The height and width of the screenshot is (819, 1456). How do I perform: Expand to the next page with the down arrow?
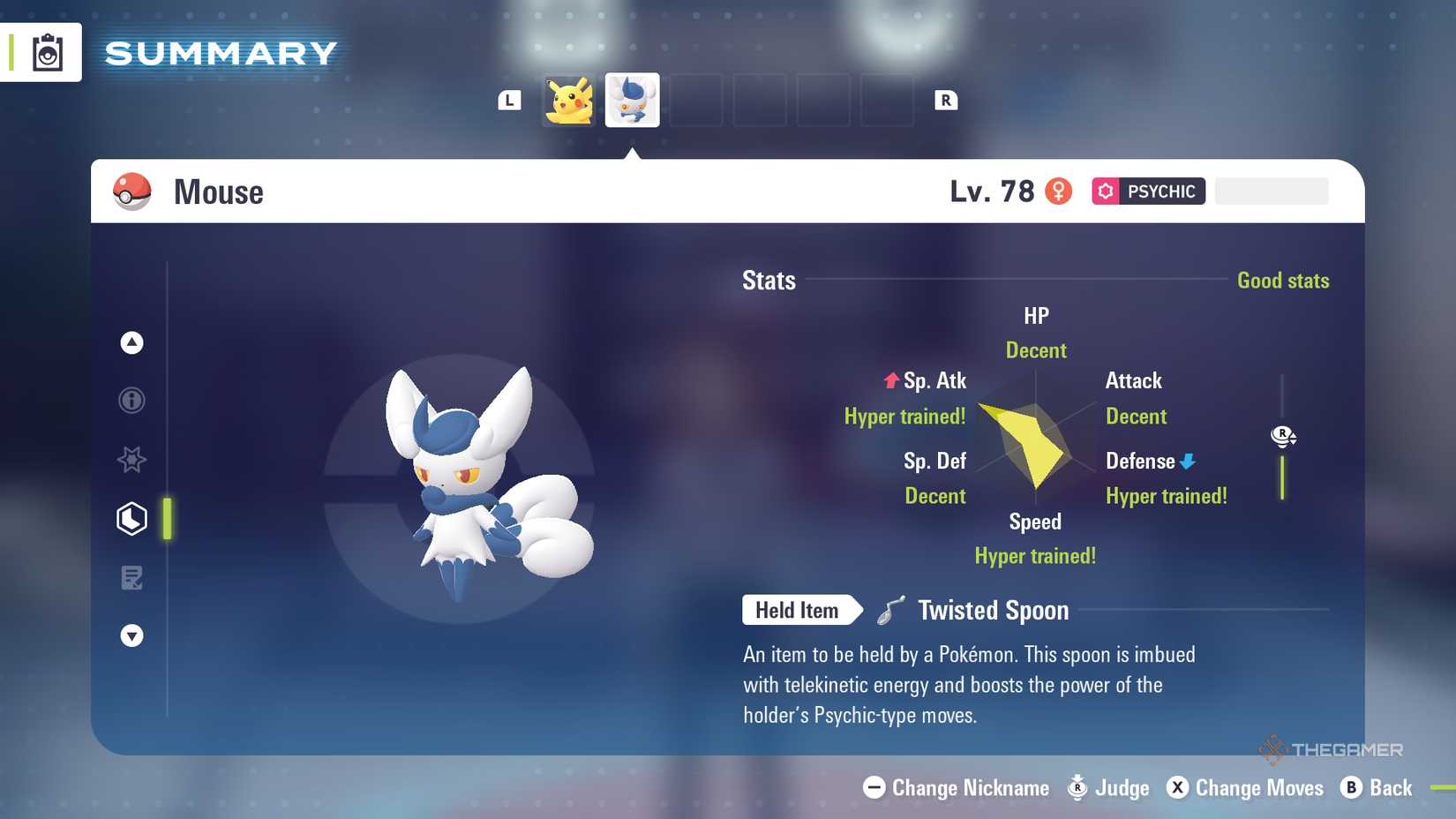pos(131,635)
